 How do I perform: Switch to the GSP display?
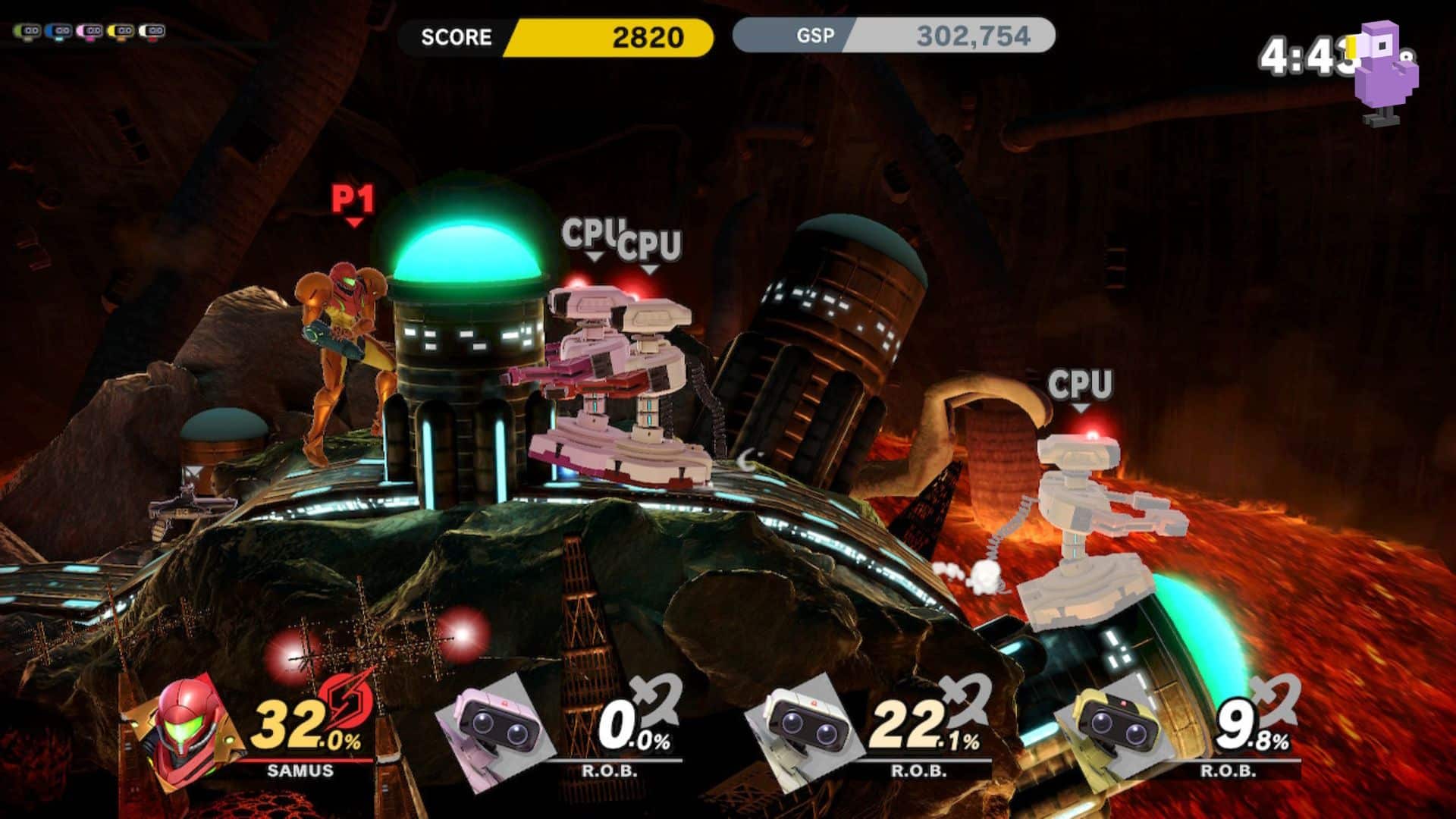814,35
